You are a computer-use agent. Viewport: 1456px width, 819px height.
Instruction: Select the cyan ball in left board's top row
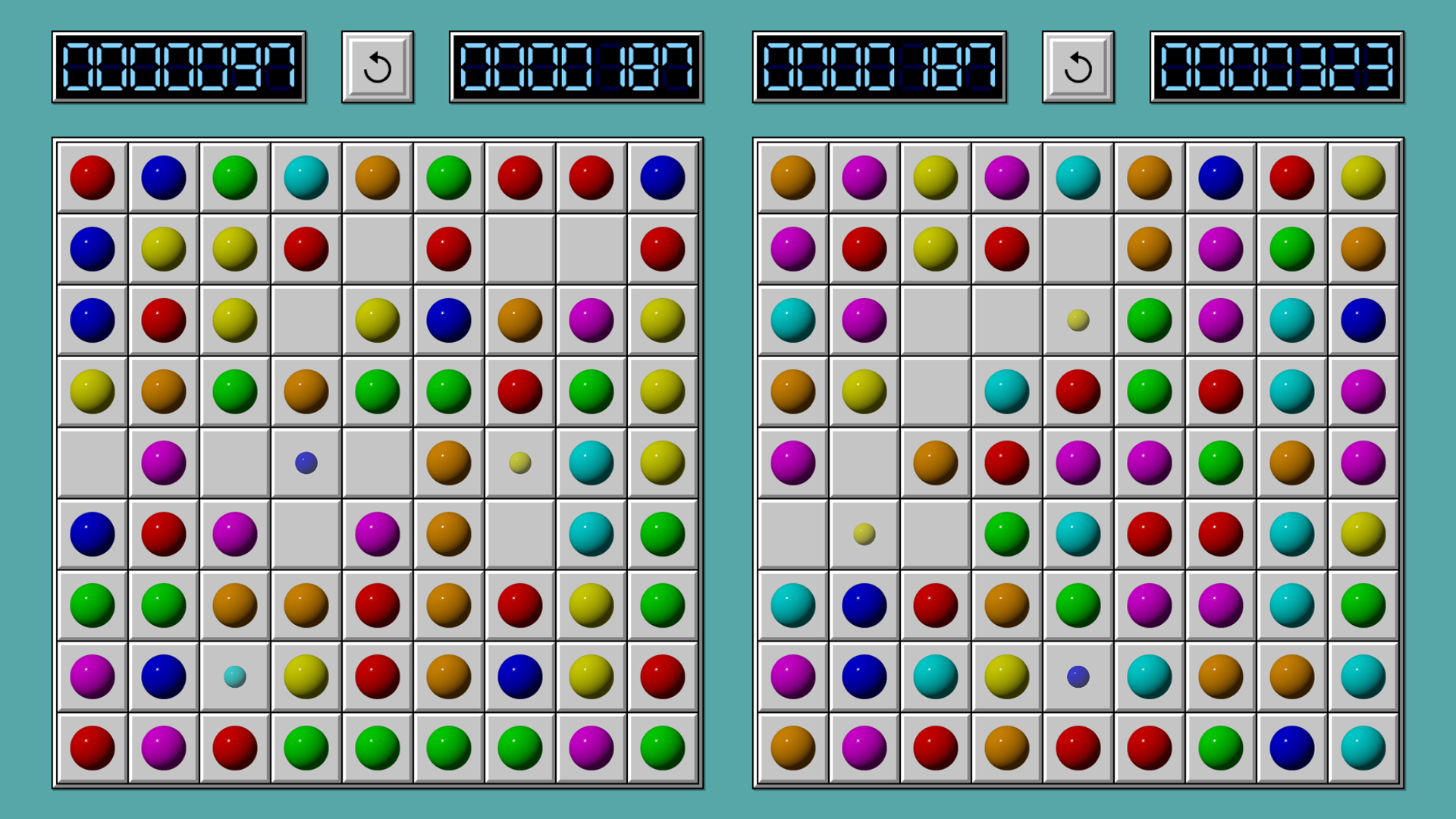(305, 177)
